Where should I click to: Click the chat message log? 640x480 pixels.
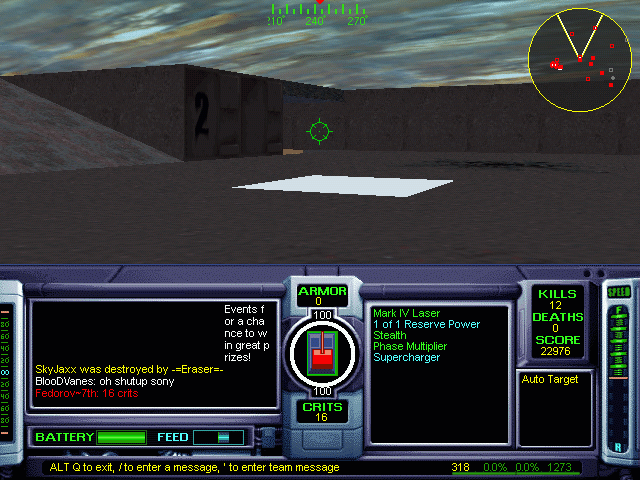153,354
